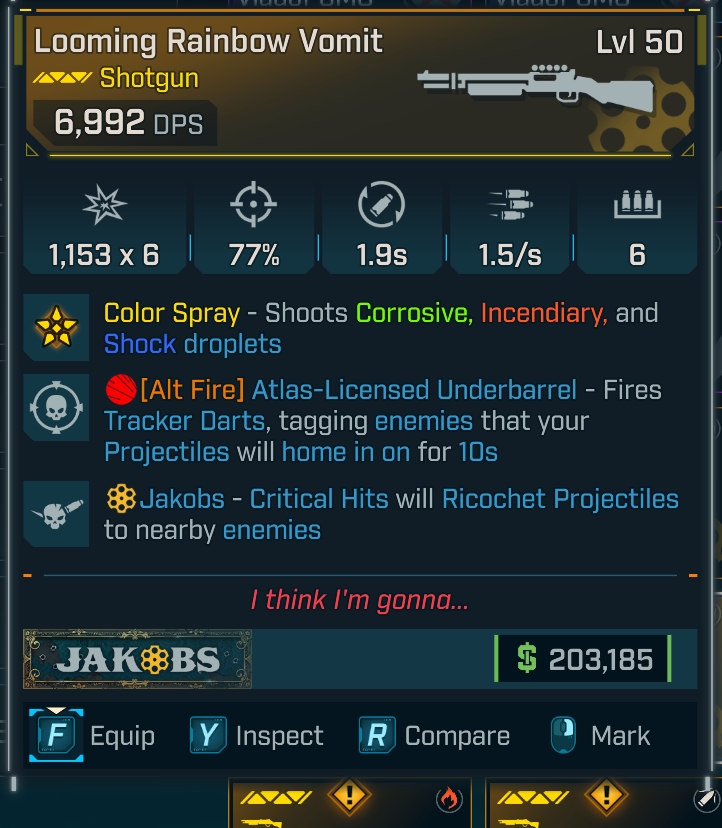Equip the Looming Rainbow Vomit shotgun
The width and height of the screenshot is (722, 828).
click(x=92, y=736)
